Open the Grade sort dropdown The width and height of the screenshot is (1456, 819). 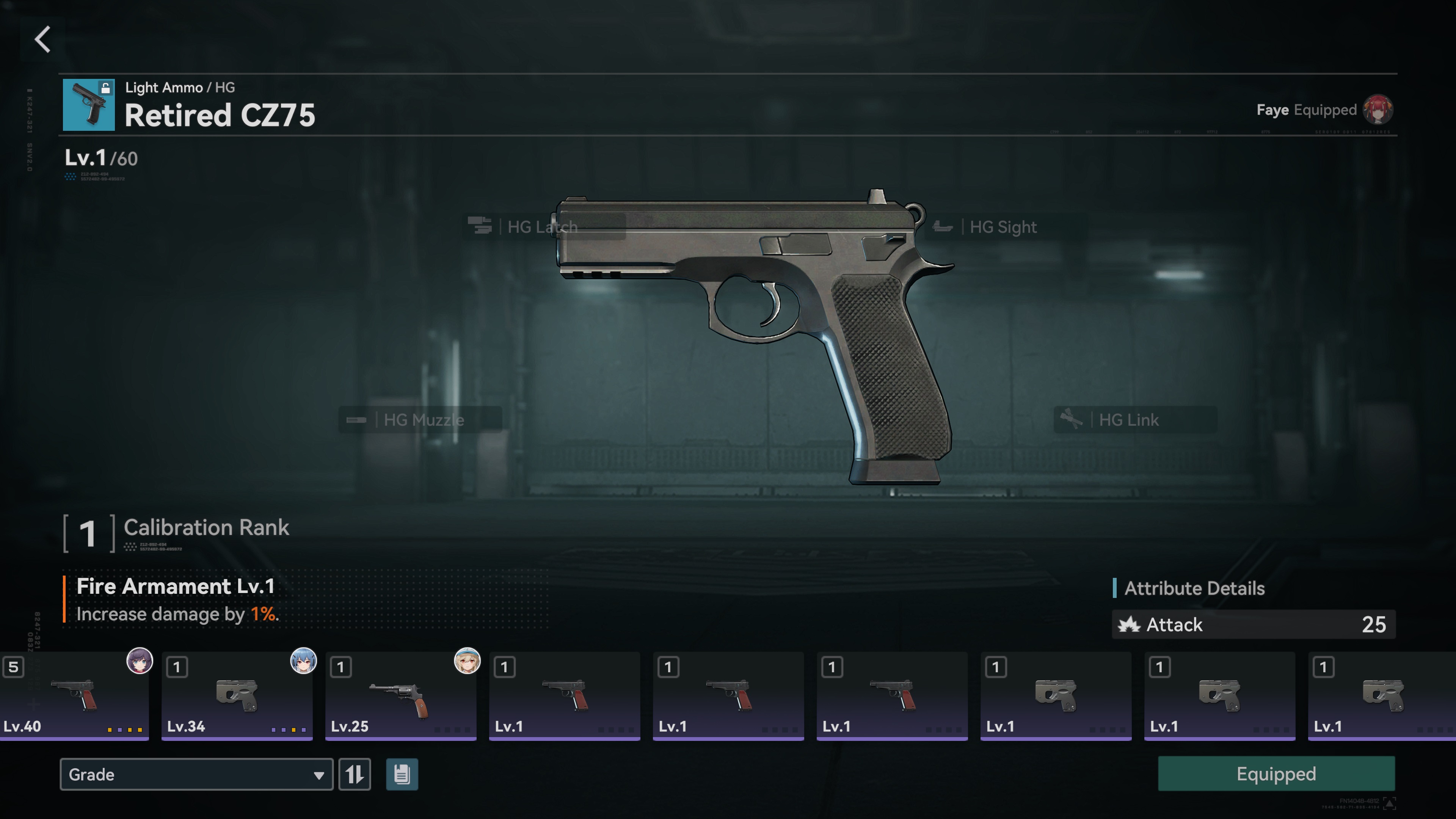coord(196,774)
